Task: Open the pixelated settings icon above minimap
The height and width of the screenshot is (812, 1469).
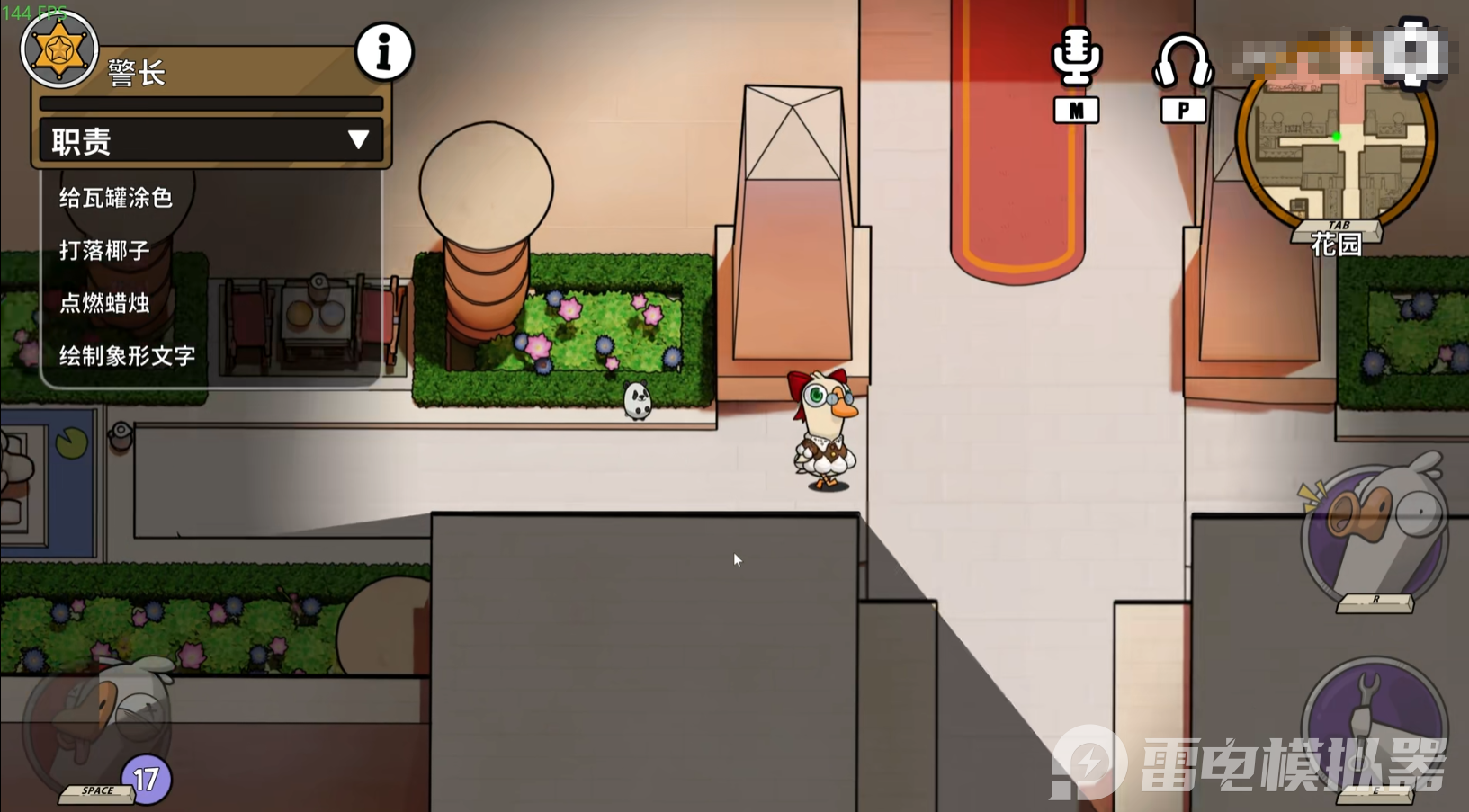Action: 1413,52
